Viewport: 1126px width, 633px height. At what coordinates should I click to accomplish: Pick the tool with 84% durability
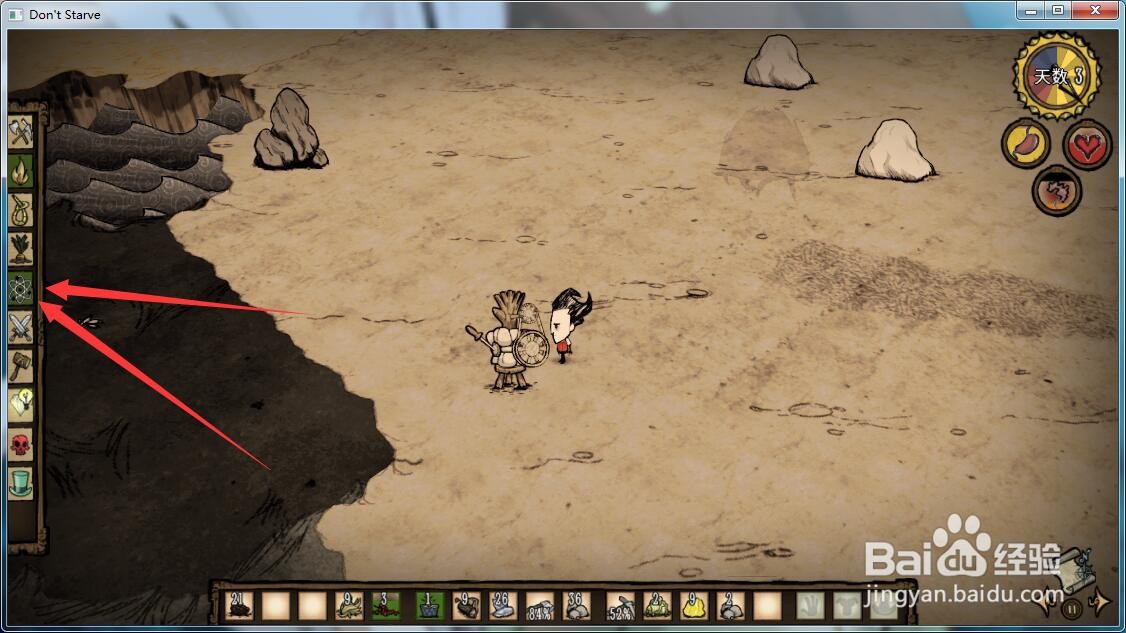coord(540,606)
